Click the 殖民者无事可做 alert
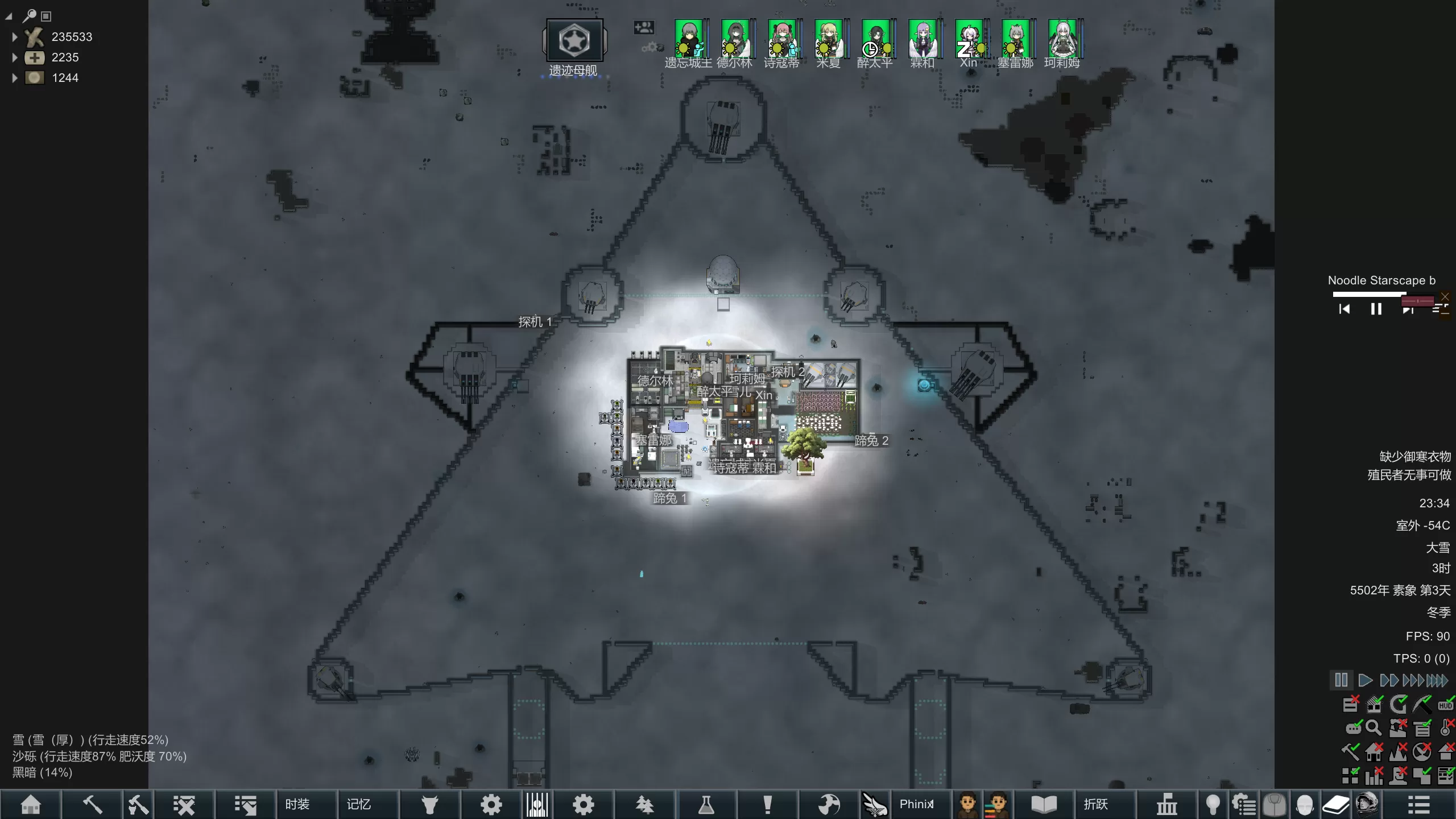The height and width of the screenshot is (819, 1456). [1409, 475]
